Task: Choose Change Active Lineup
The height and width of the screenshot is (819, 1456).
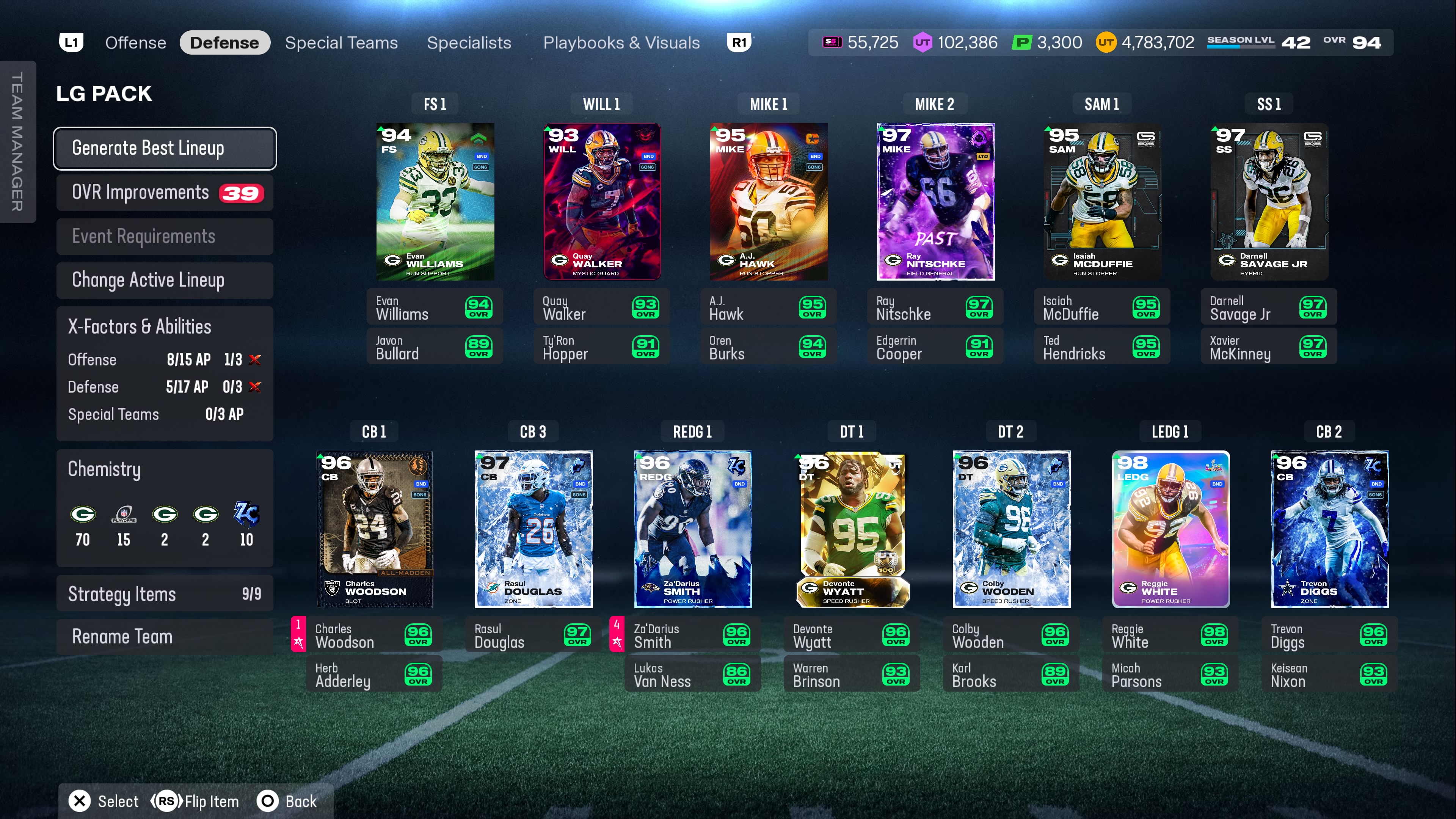Action: [x=165, y=280]
